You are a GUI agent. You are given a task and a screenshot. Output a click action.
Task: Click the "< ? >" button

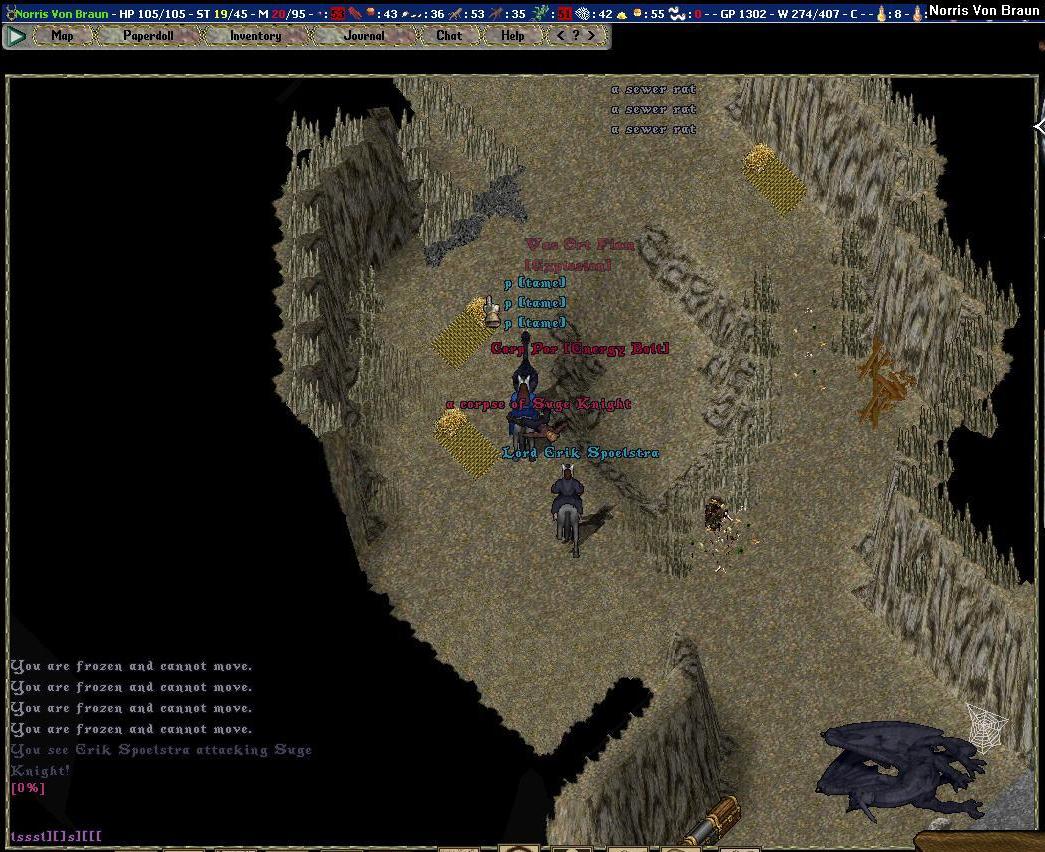(576, 36)
